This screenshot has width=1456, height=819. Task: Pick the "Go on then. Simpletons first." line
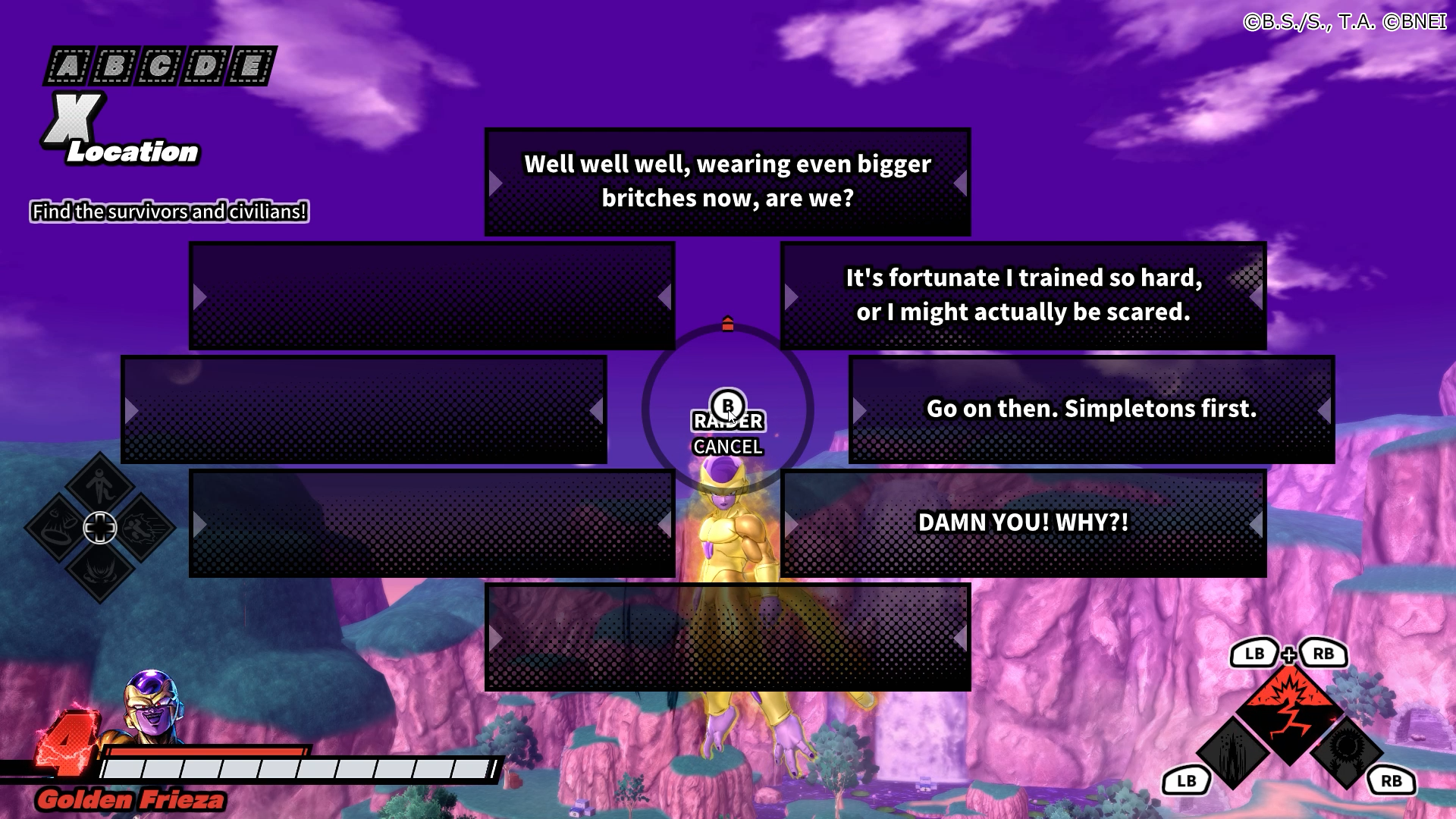(1091, 409)
